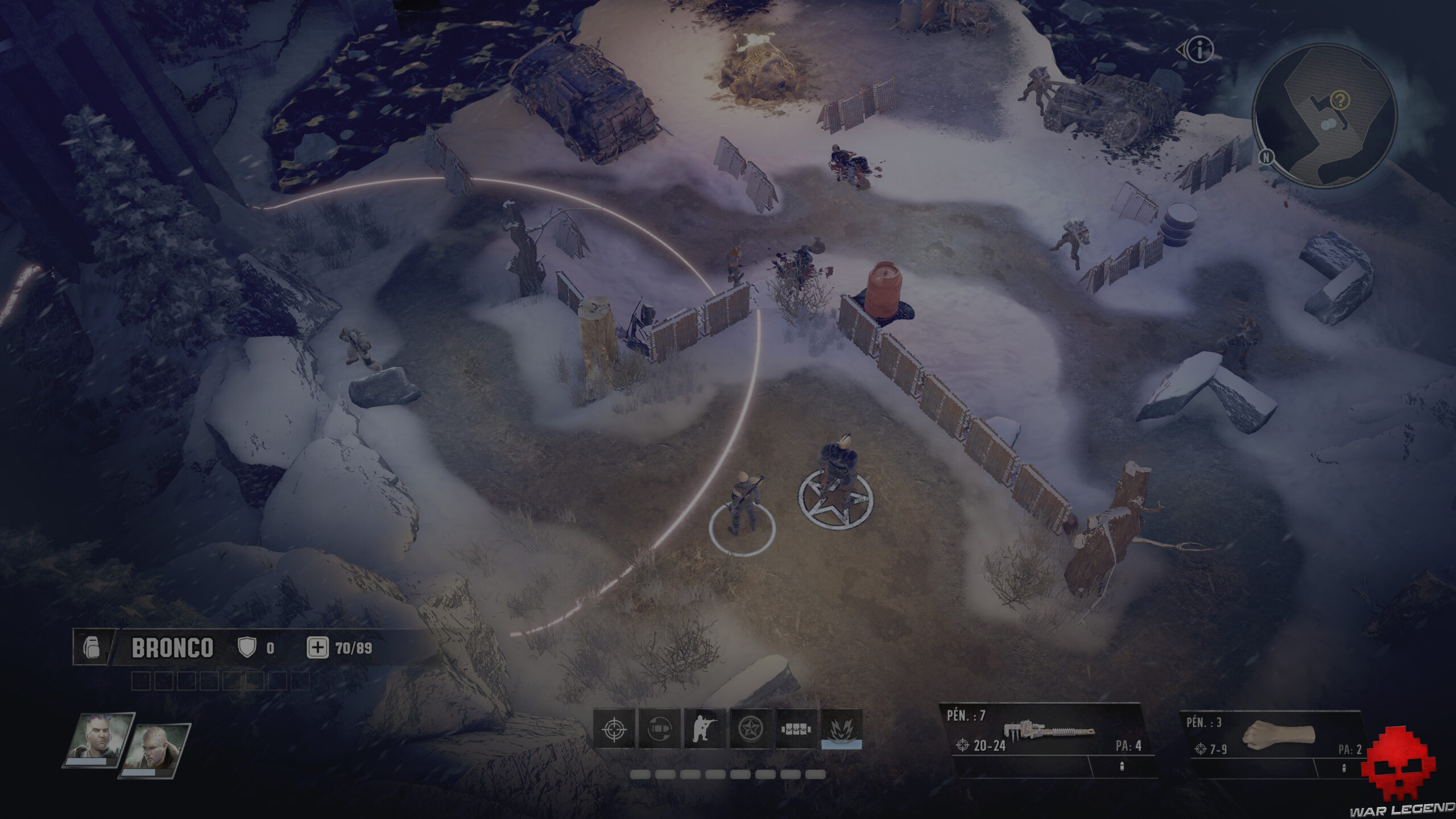
Task: Reset camera with the N compass marker
Action: point(1266,157)
